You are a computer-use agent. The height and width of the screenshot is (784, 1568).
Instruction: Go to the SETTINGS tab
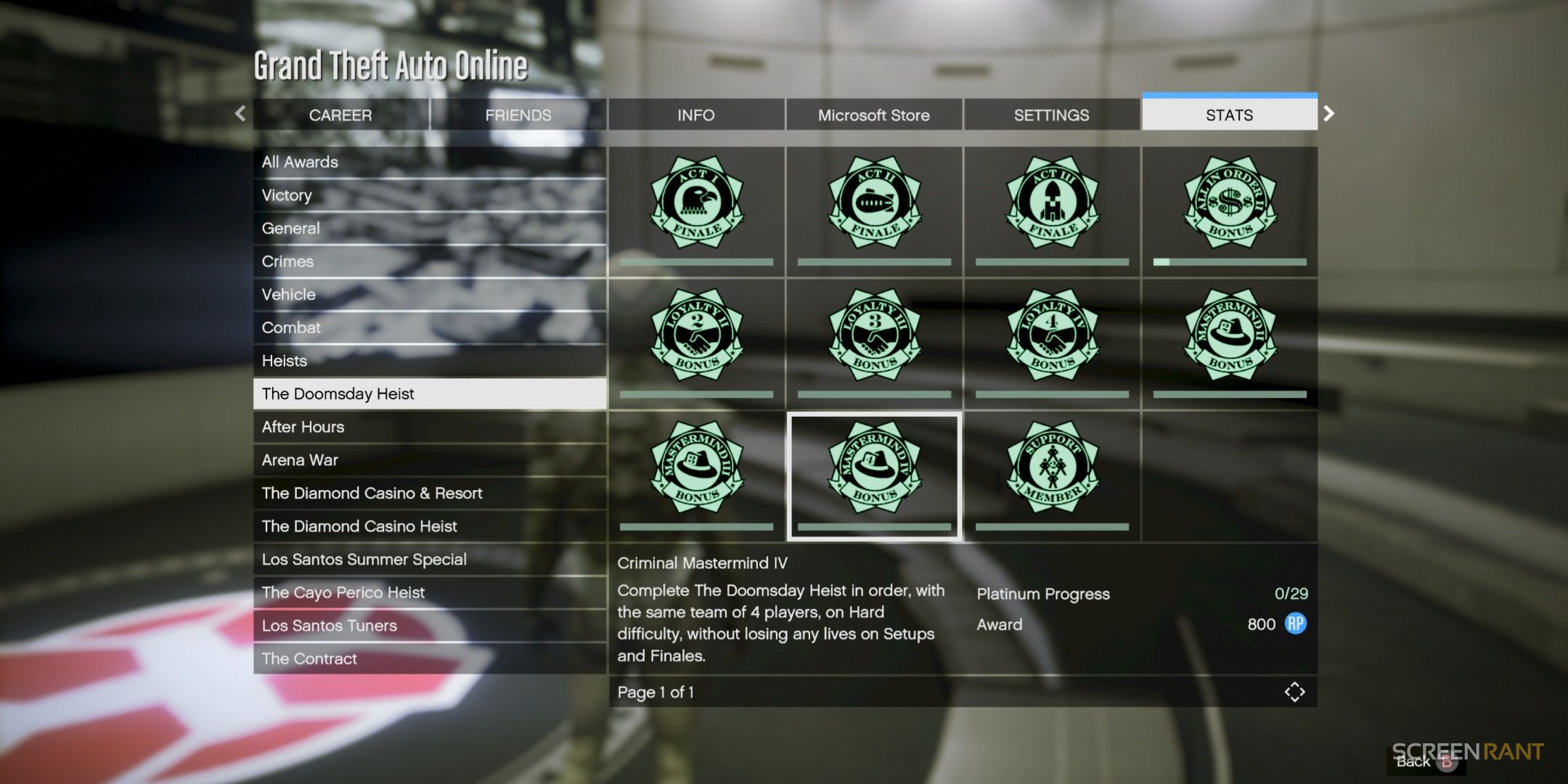pos(1051,115)
